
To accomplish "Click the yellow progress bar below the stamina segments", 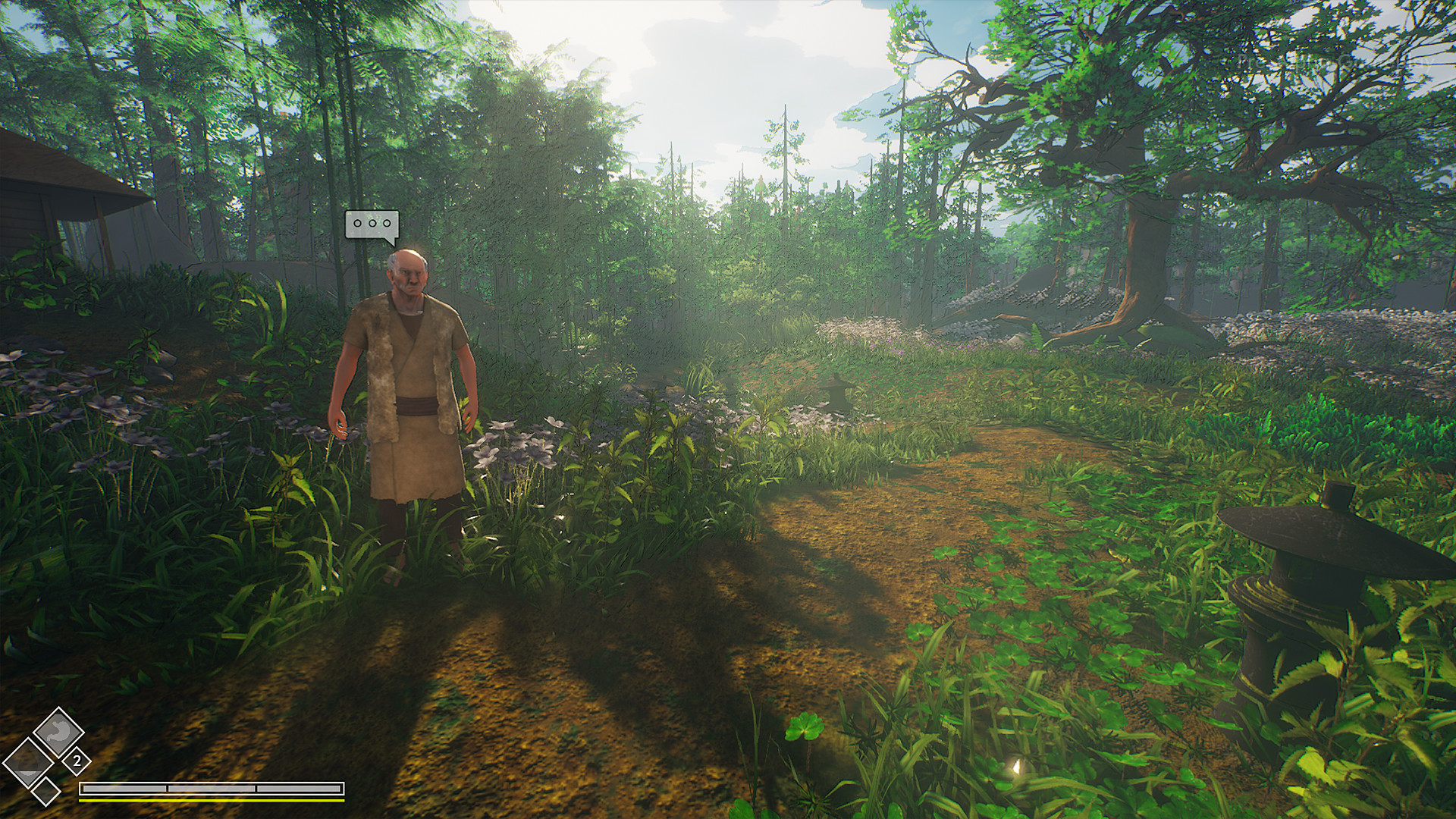I will point(212,801).
